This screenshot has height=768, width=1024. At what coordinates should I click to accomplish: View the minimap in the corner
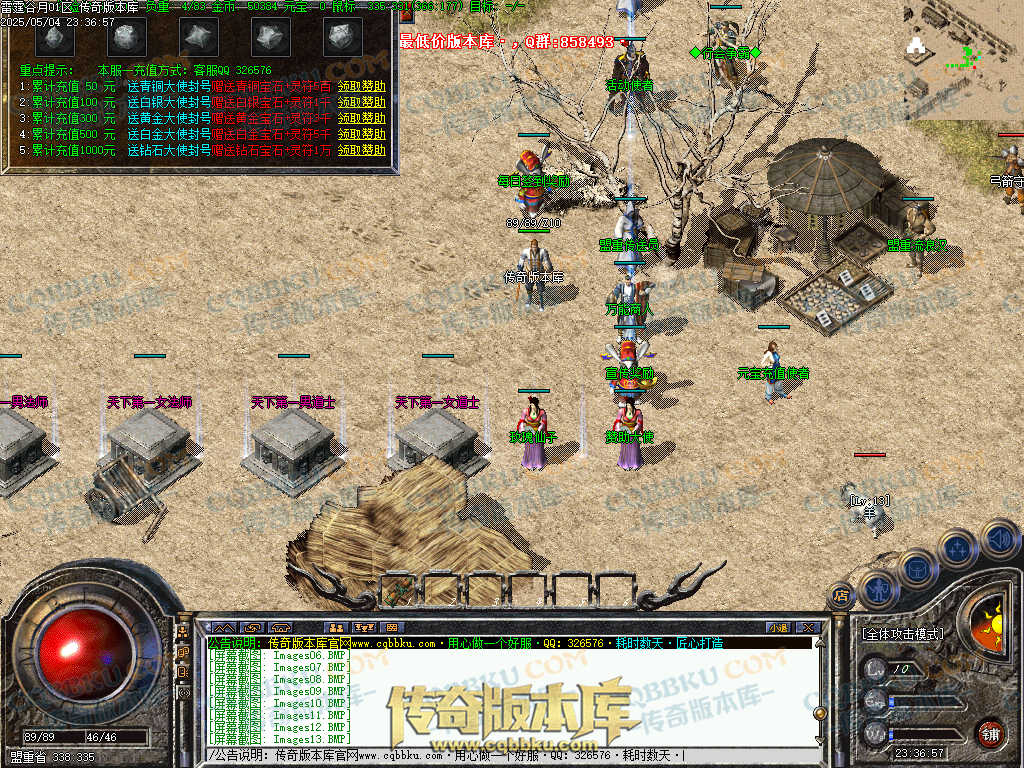click(961, 58)
